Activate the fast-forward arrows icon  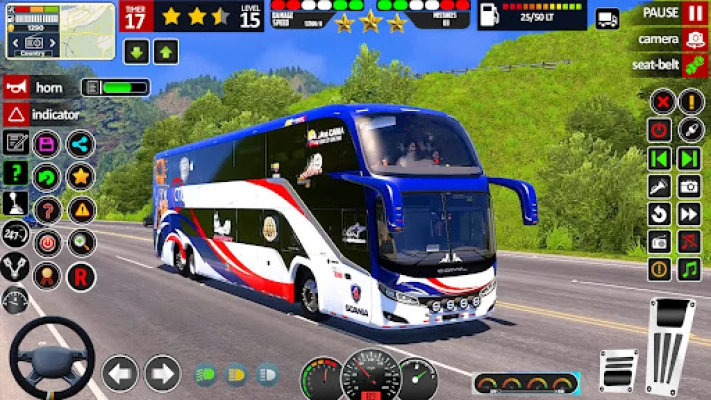point(690,213)
